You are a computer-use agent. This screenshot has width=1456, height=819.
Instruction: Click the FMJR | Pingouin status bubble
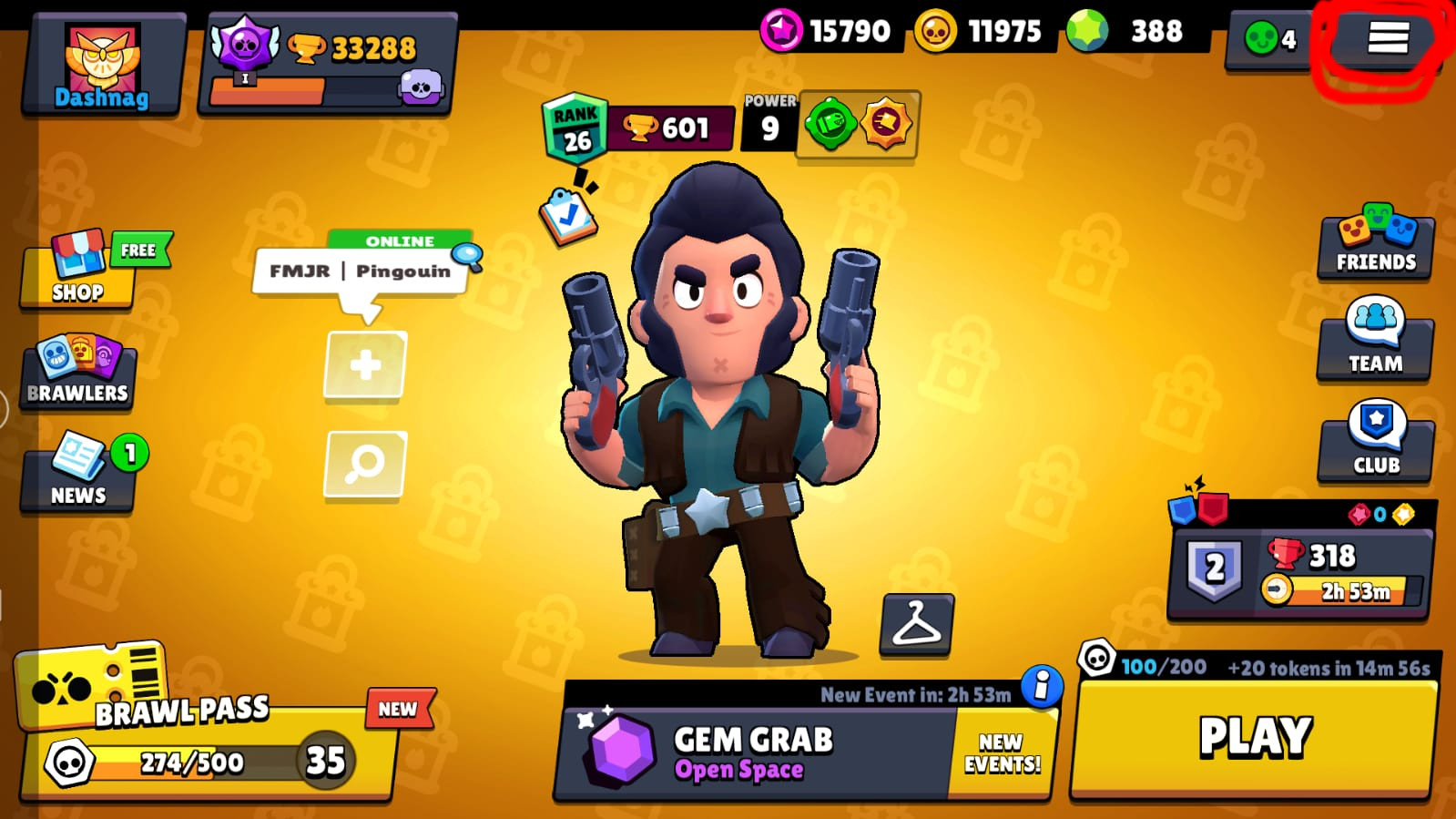360,271
